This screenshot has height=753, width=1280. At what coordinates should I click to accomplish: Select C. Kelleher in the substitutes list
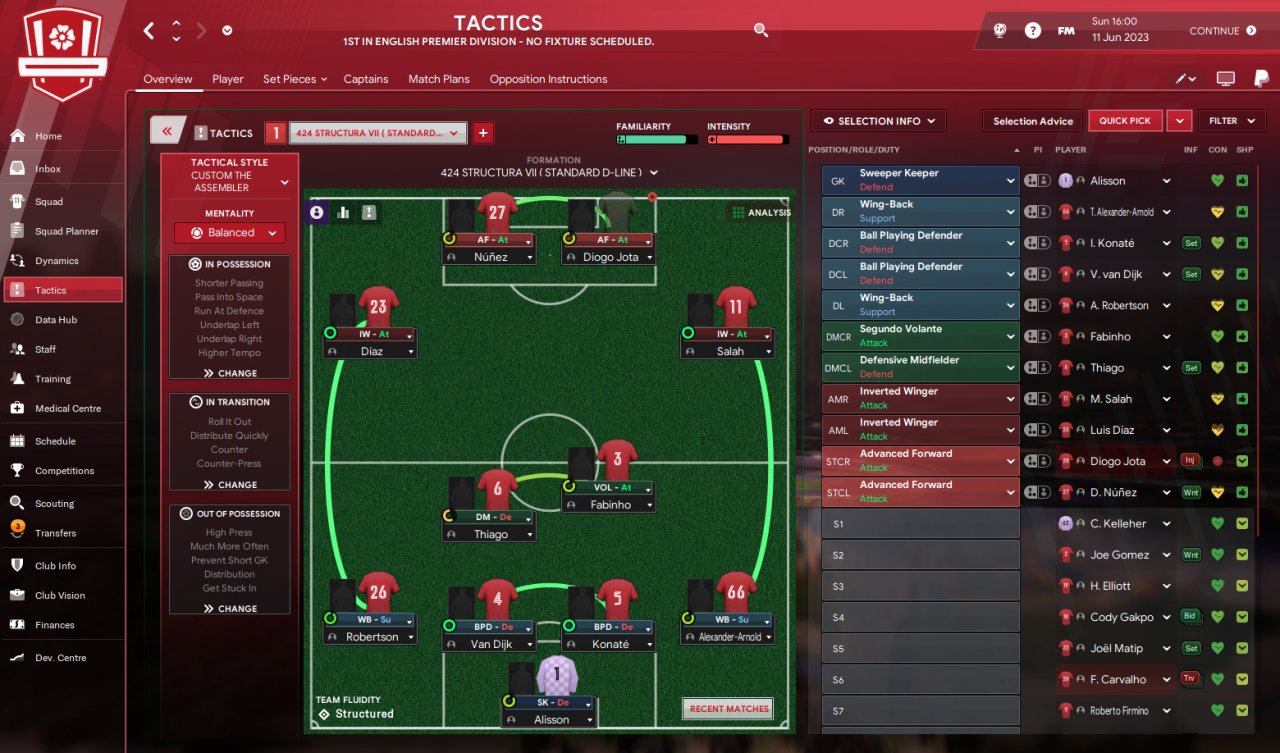[1117, 523]
